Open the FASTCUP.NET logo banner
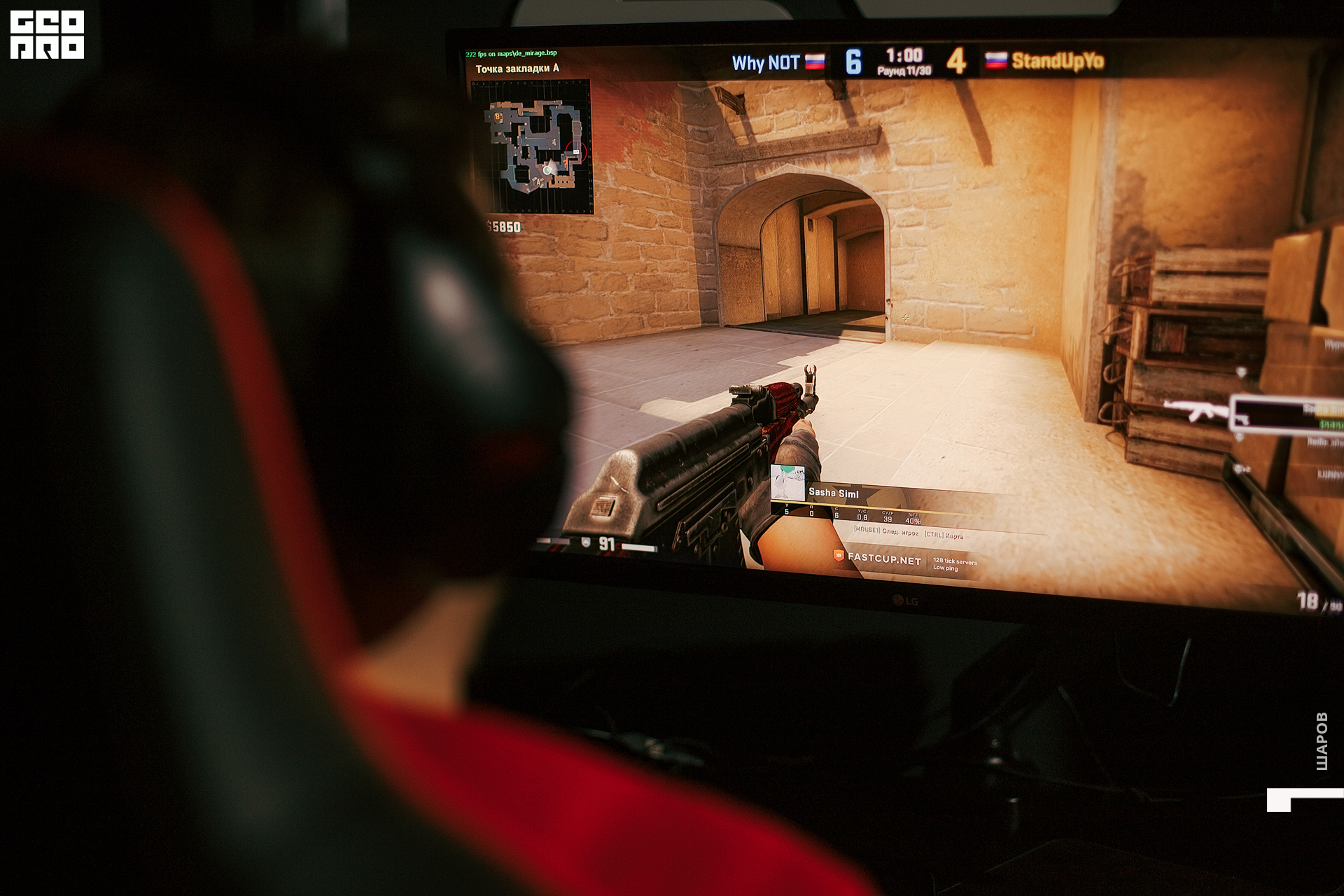Screen dimensions: 1344x896 click(878, 558)
